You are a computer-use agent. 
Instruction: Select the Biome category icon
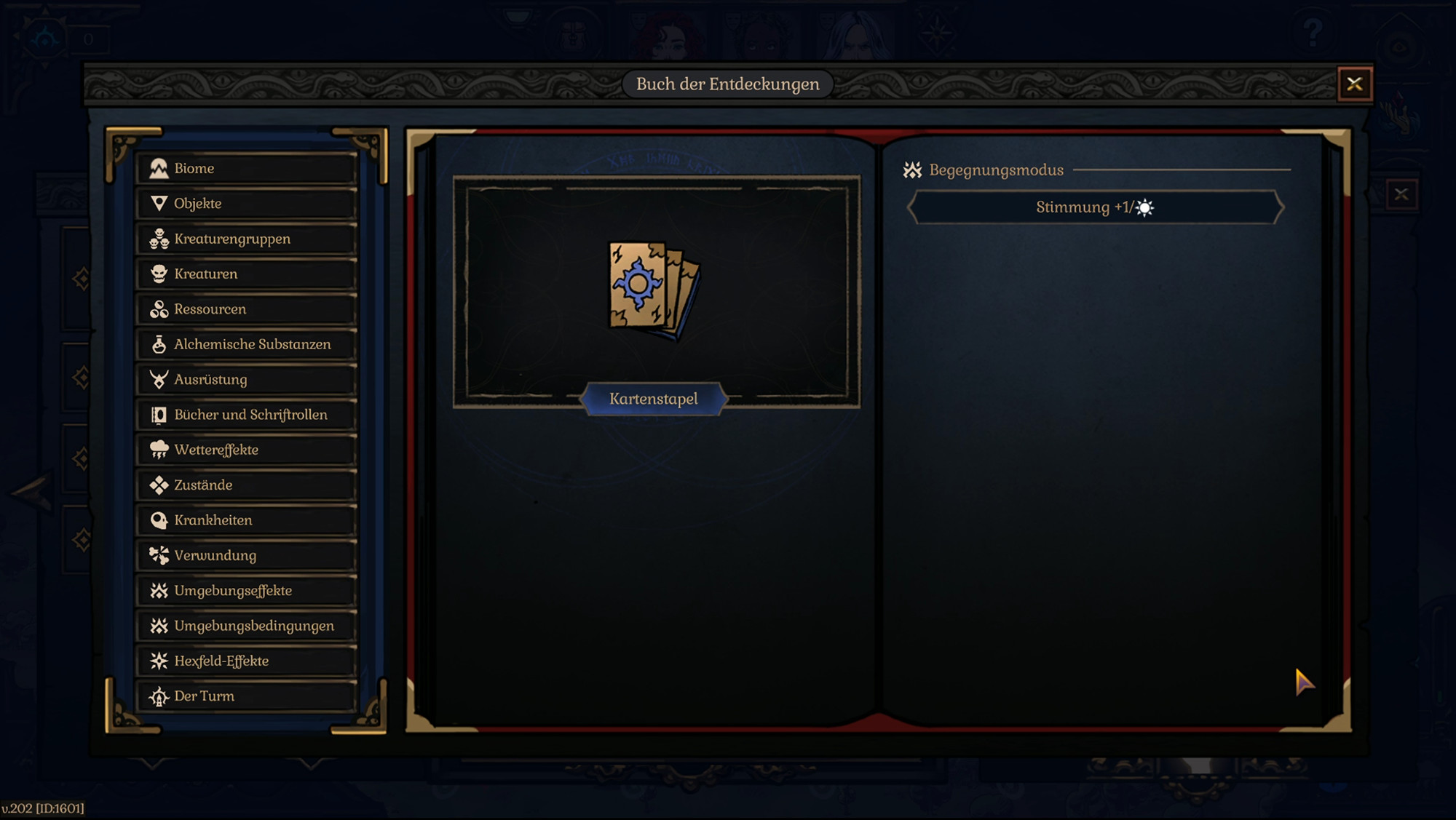(159, 168)
